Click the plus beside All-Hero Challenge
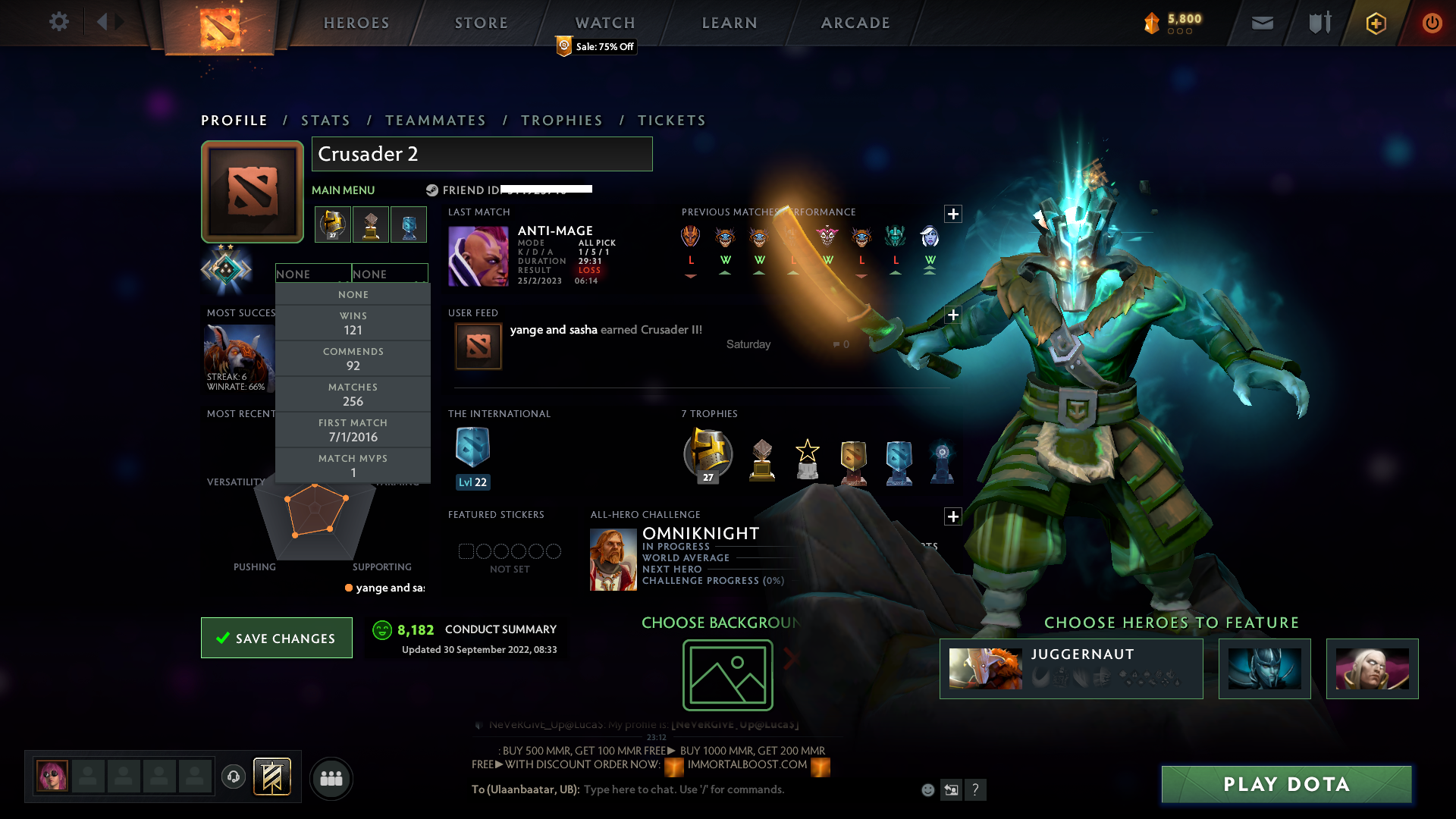The image size is (1456, 819). pyautogui.click(x=953, y=516)
